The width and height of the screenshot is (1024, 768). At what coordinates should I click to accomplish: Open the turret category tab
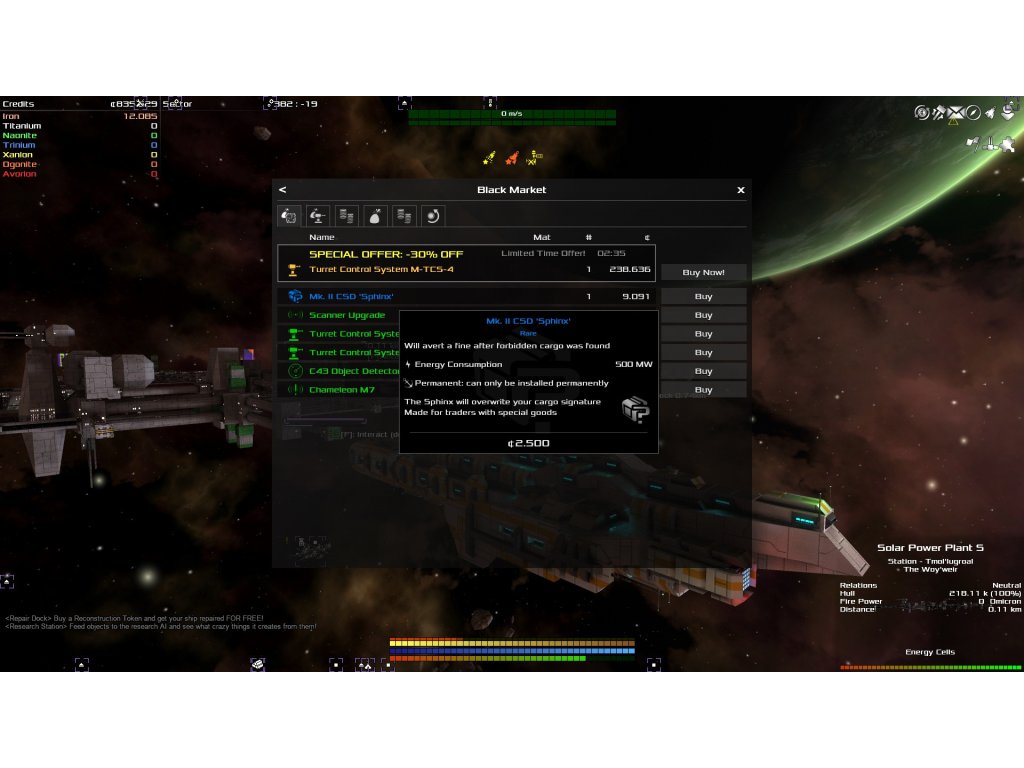pyautogui.click(x=318, y=215)
